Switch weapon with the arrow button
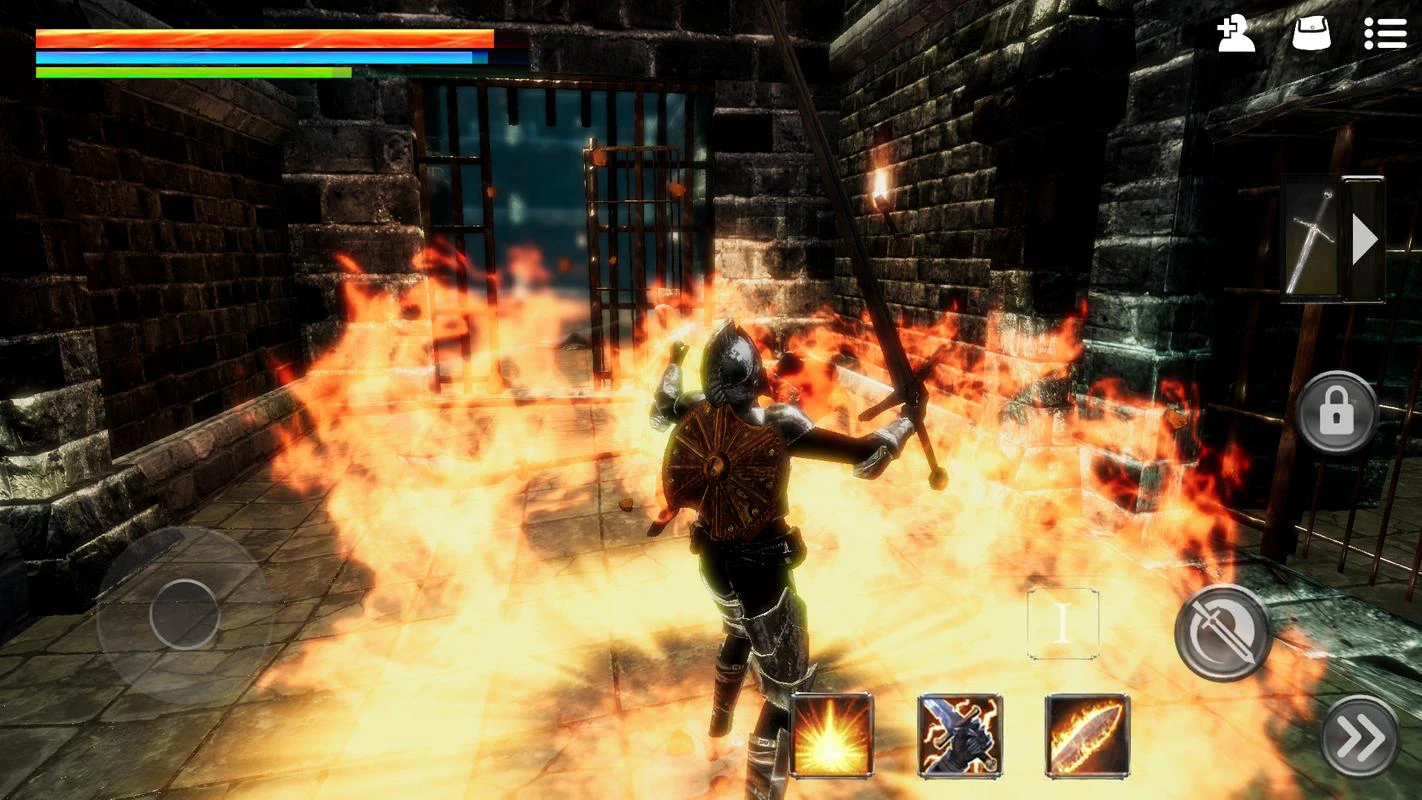Viewport: 1422px width, 800px height. coord(1364,240)
